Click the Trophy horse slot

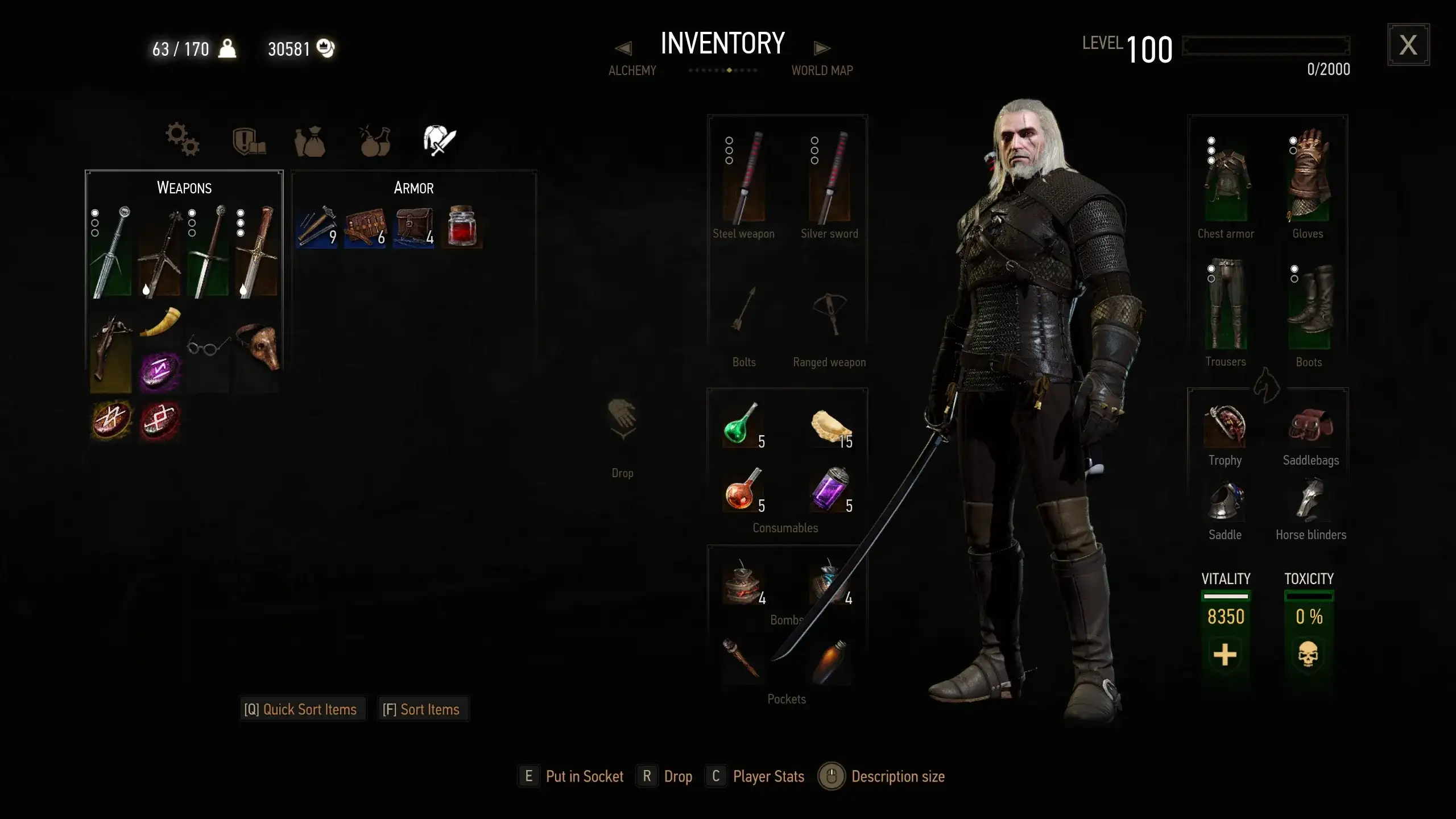pyautogui.click(x=1225, y=427)
